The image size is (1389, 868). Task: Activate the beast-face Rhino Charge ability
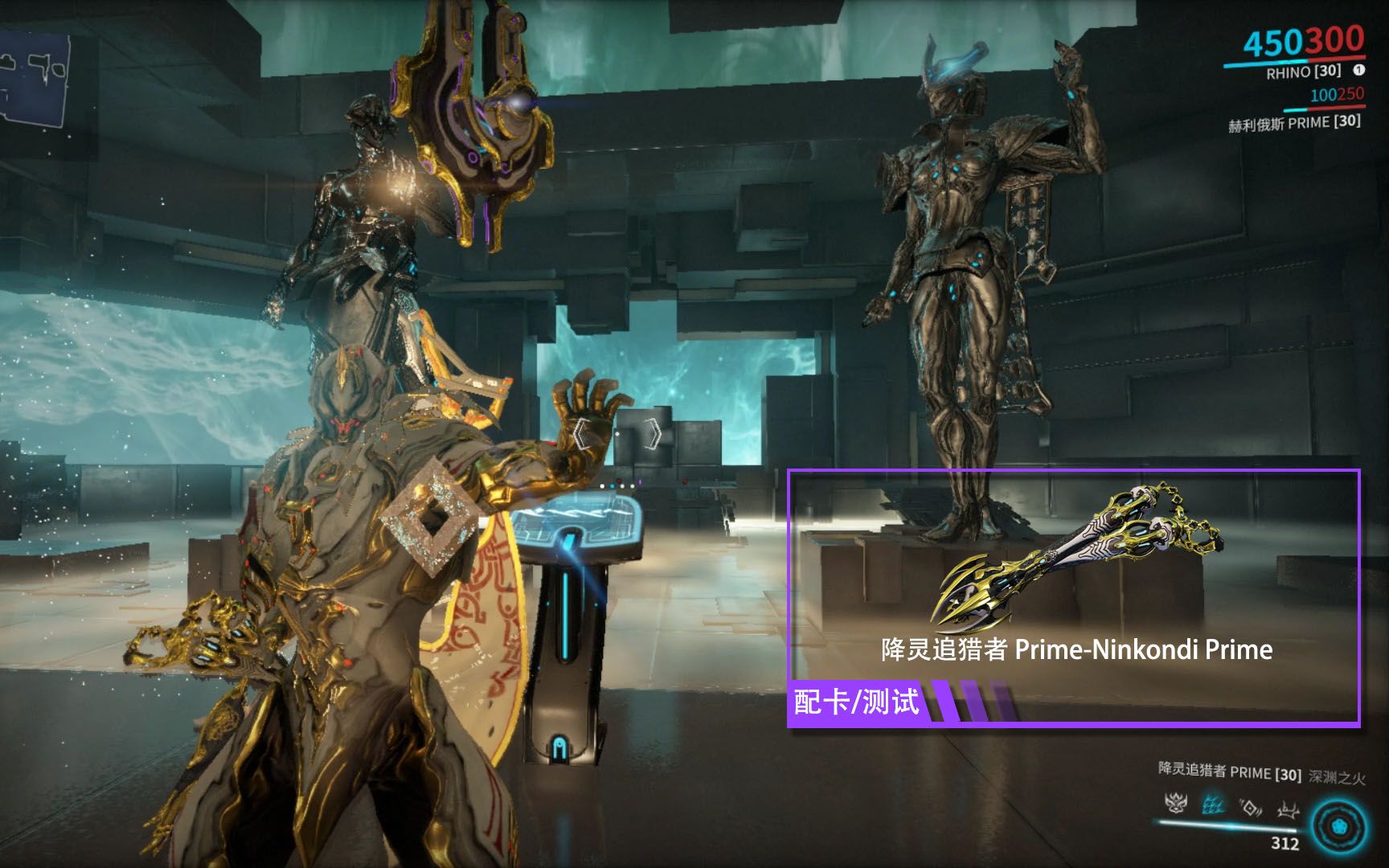coord(1176,802)
